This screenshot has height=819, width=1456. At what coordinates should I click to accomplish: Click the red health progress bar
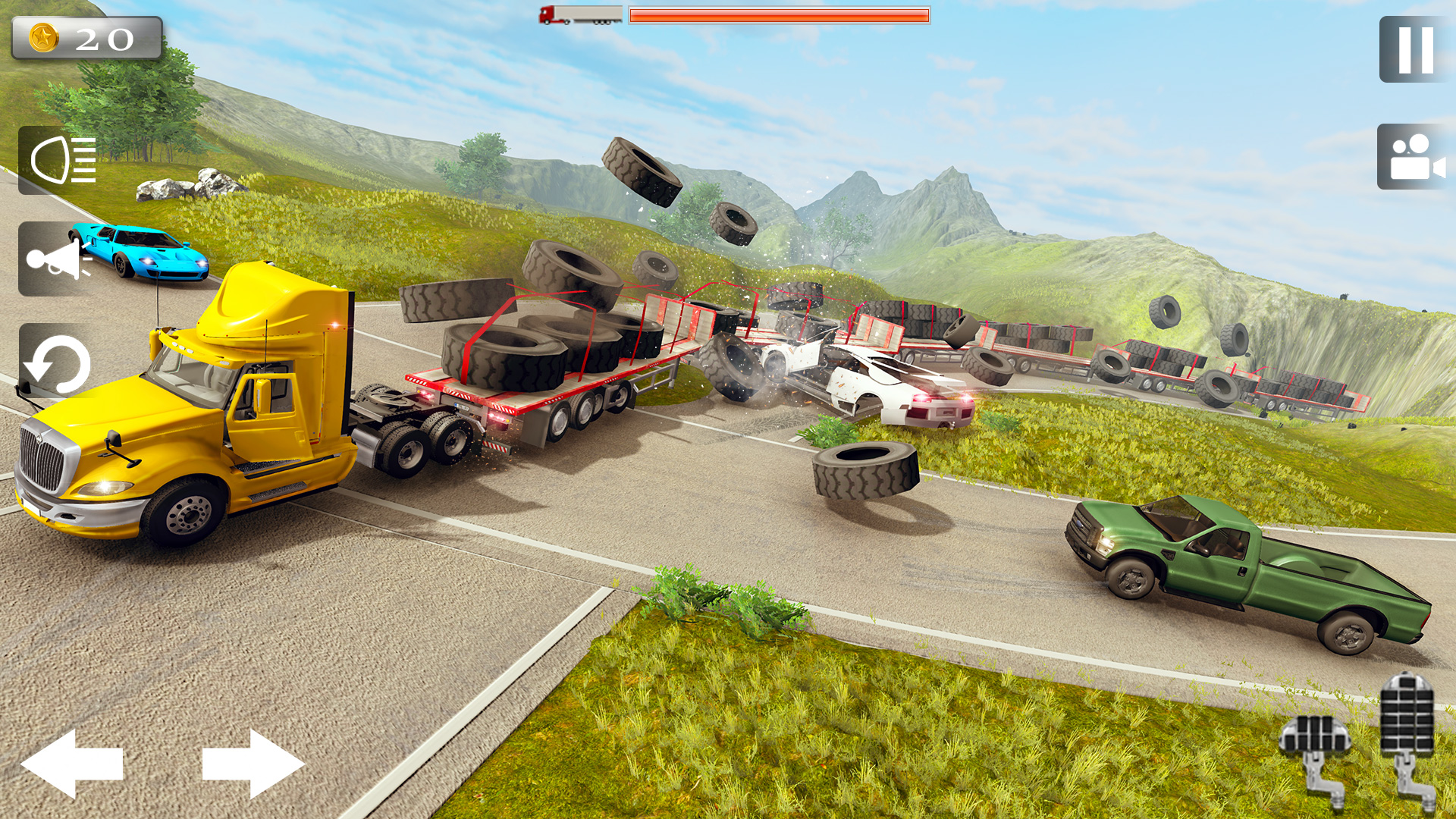pyautogui.click(x=777, y=17)
